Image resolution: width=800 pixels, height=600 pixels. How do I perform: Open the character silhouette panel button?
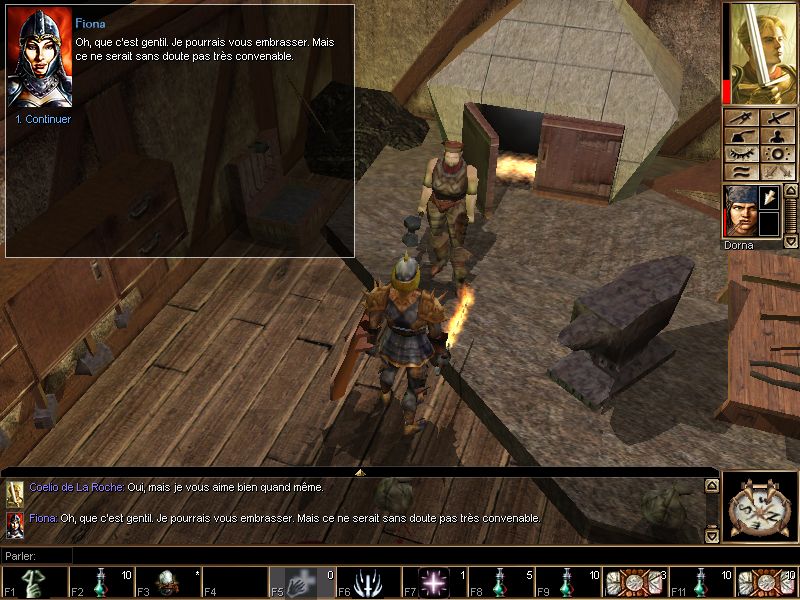[777, 136]
